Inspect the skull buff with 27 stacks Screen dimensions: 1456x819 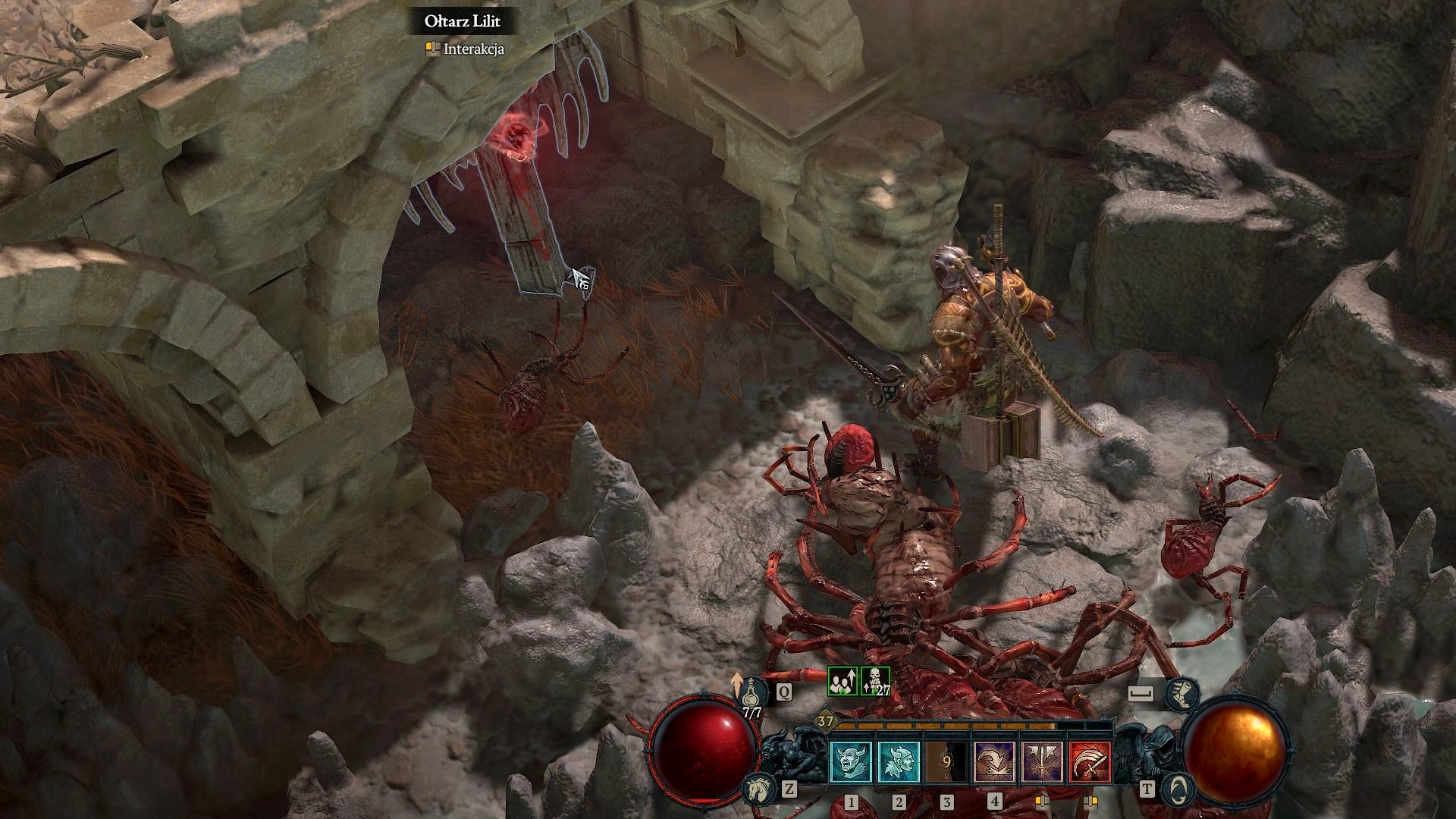[876, 681]
